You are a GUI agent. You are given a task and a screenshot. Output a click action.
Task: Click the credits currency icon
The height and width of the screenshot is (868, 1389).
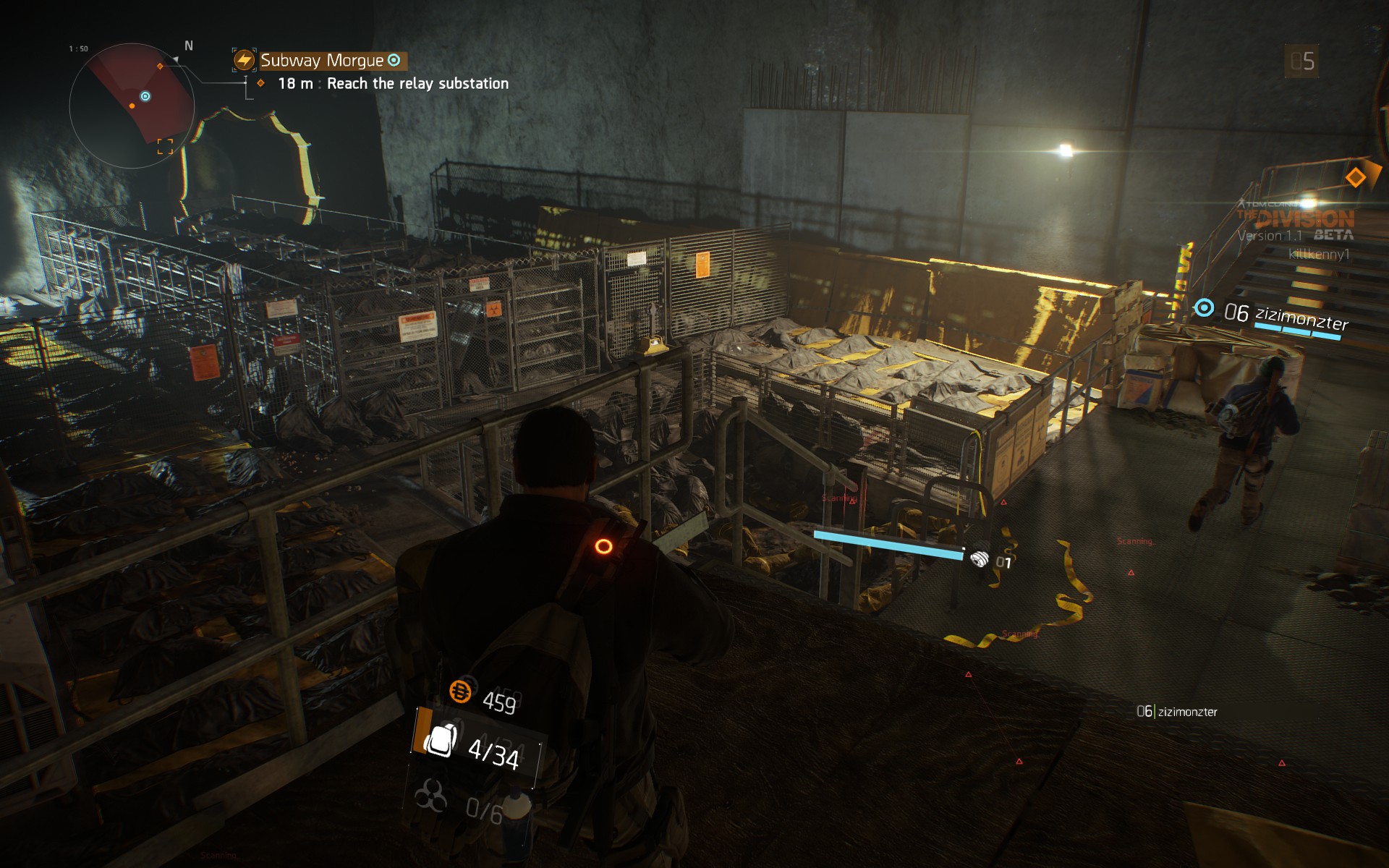(461, 692)
